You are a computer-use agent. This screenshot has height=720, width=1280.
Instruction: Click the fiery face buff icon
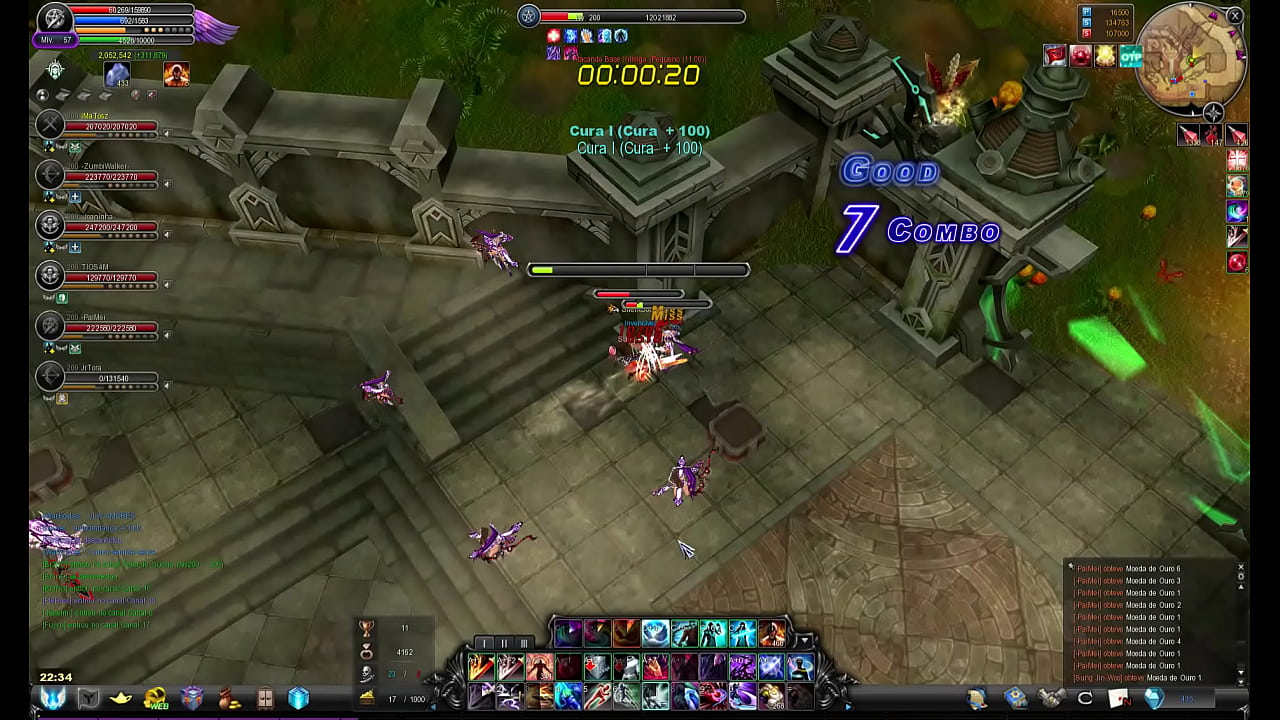(176, 74)
